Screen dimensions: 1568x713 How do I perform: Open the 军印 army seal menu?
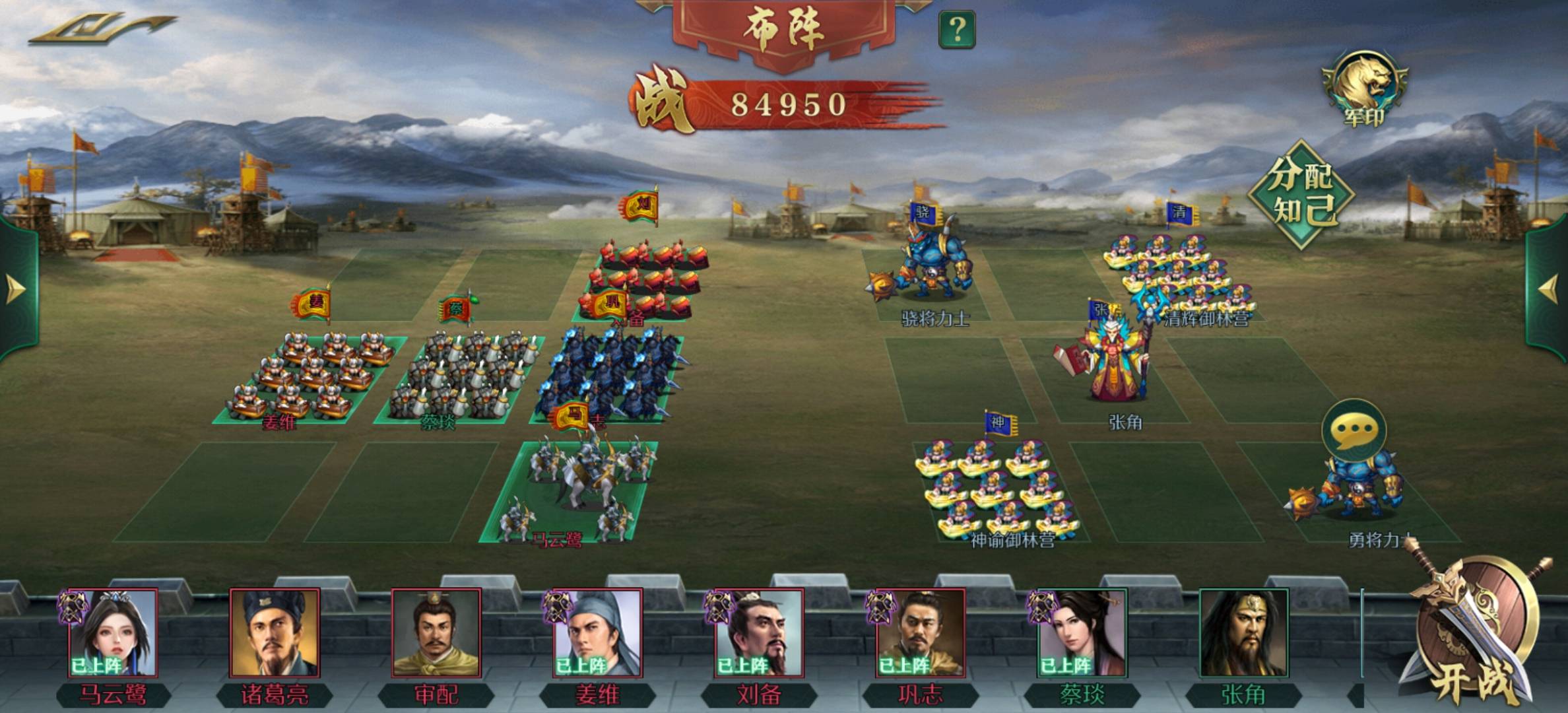(1363, 88)
